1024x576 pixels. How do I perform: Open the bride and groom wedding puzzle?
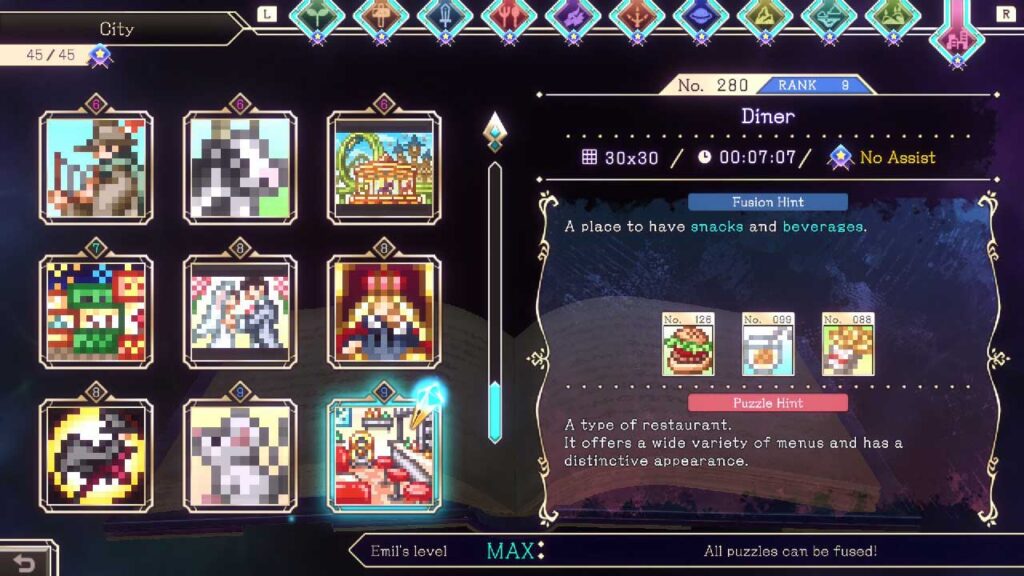(240, 311)
